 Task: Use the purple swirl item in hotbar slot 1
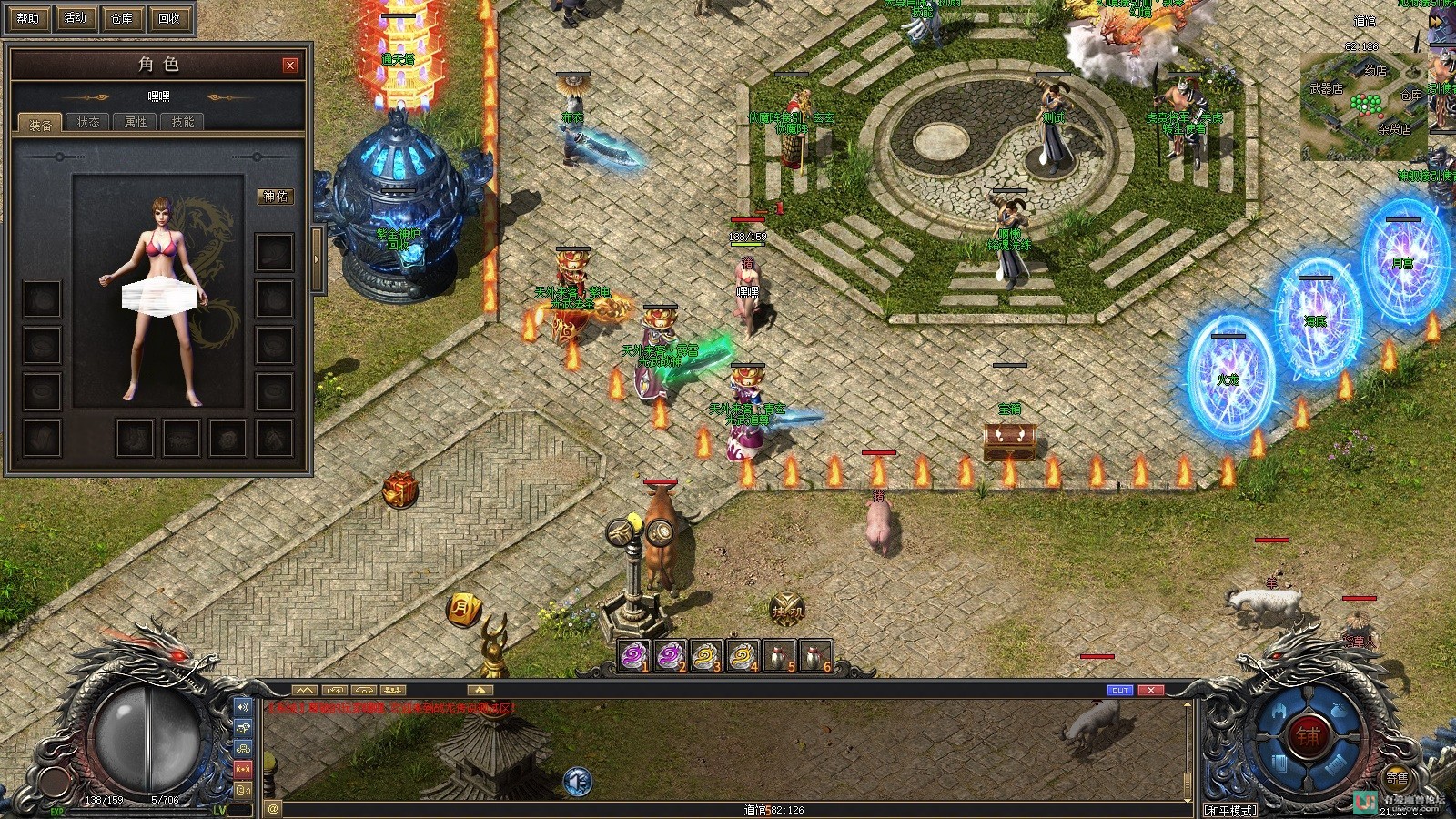[634, 656]
